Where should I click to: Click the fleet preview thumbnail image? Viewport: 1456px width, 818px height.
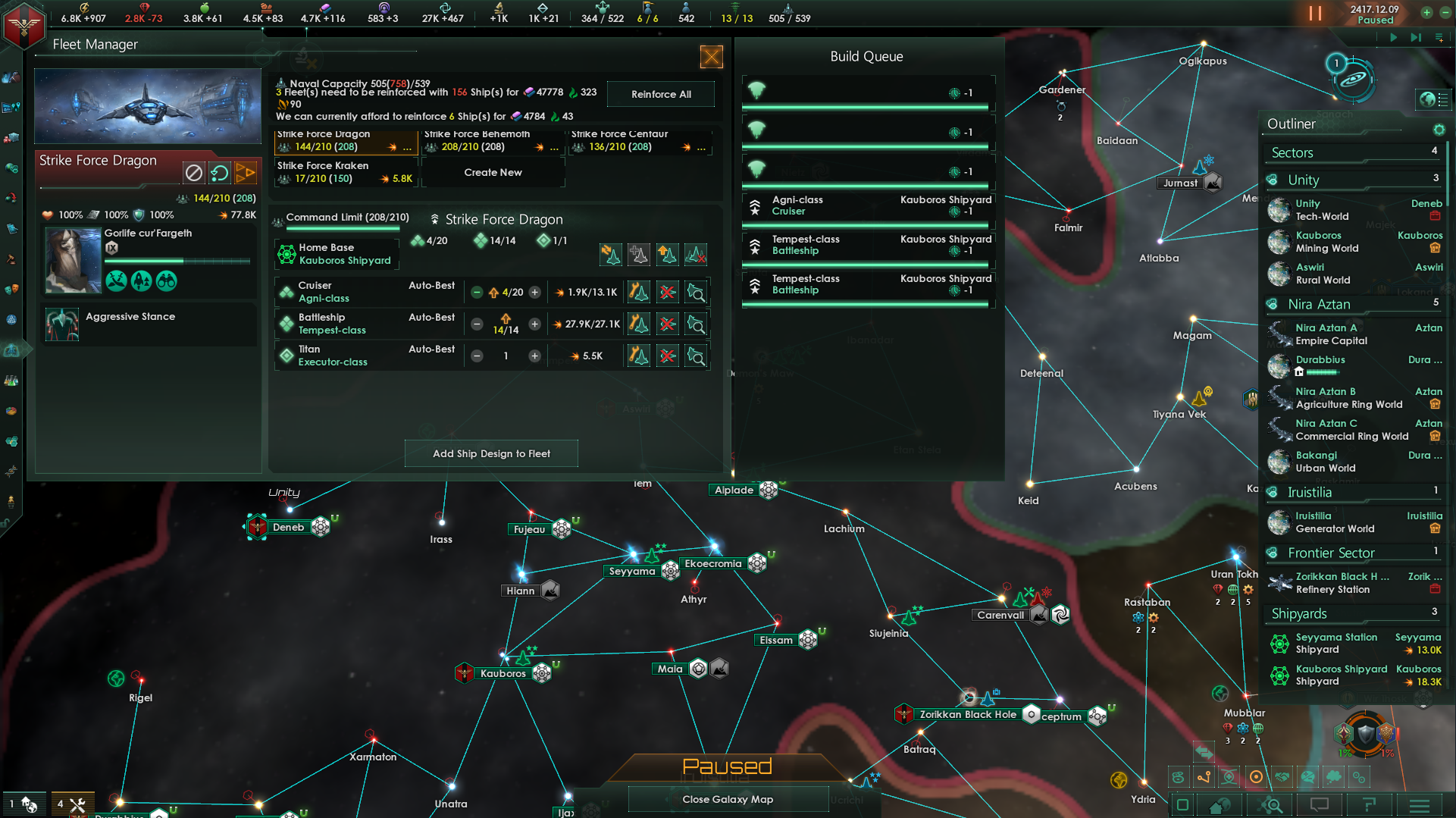pos(147,105)
